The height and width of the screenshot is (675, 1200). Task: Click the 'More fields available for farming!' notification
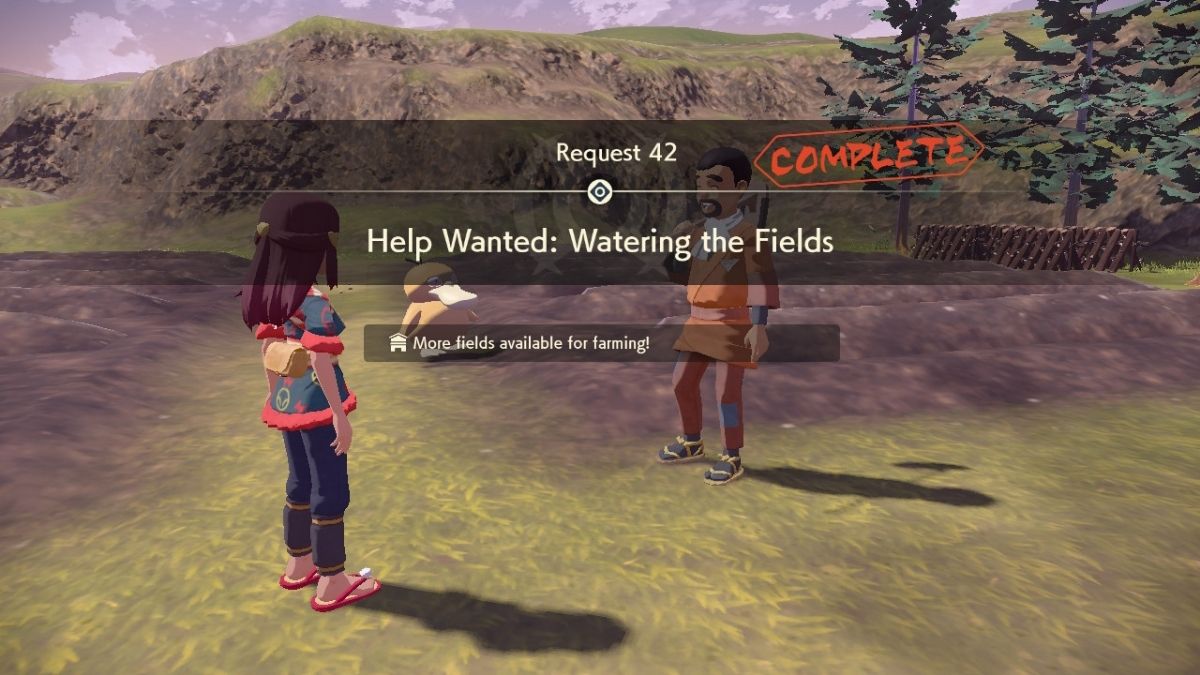pyautogui.click(x=600, y=343)
